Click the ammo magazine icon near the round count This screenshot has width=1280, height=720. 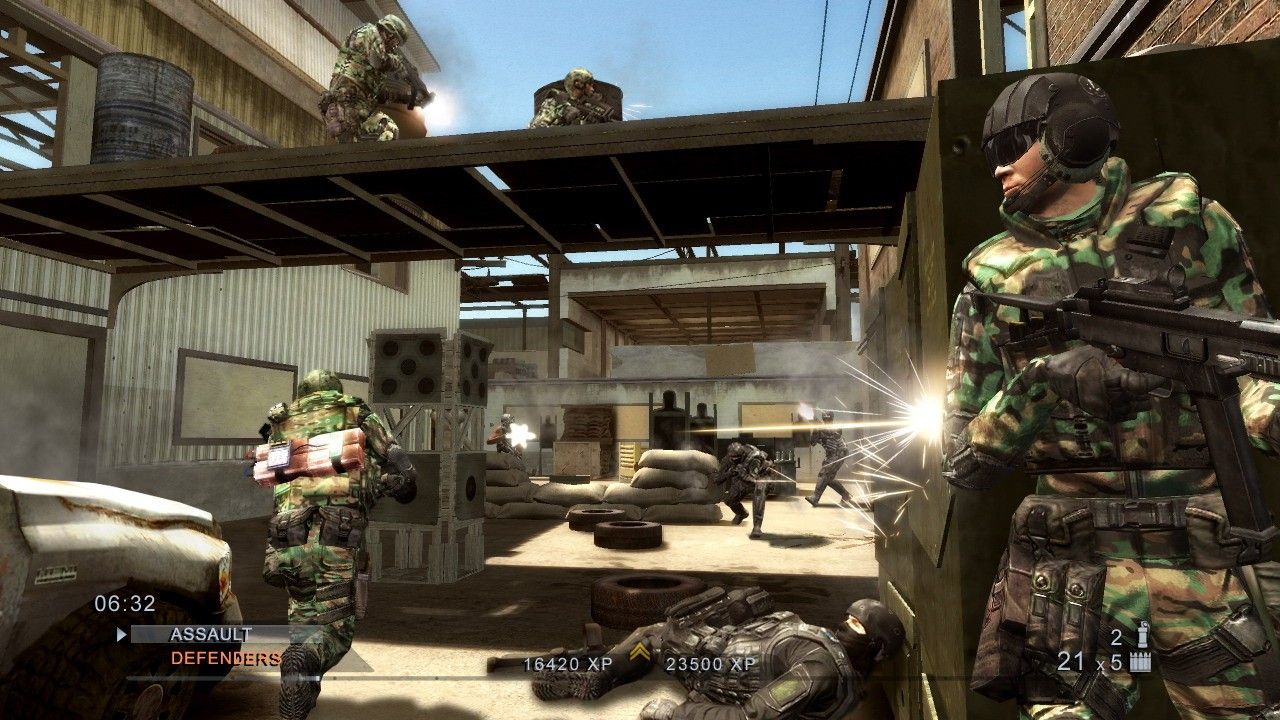click(x=1141, y=661)
